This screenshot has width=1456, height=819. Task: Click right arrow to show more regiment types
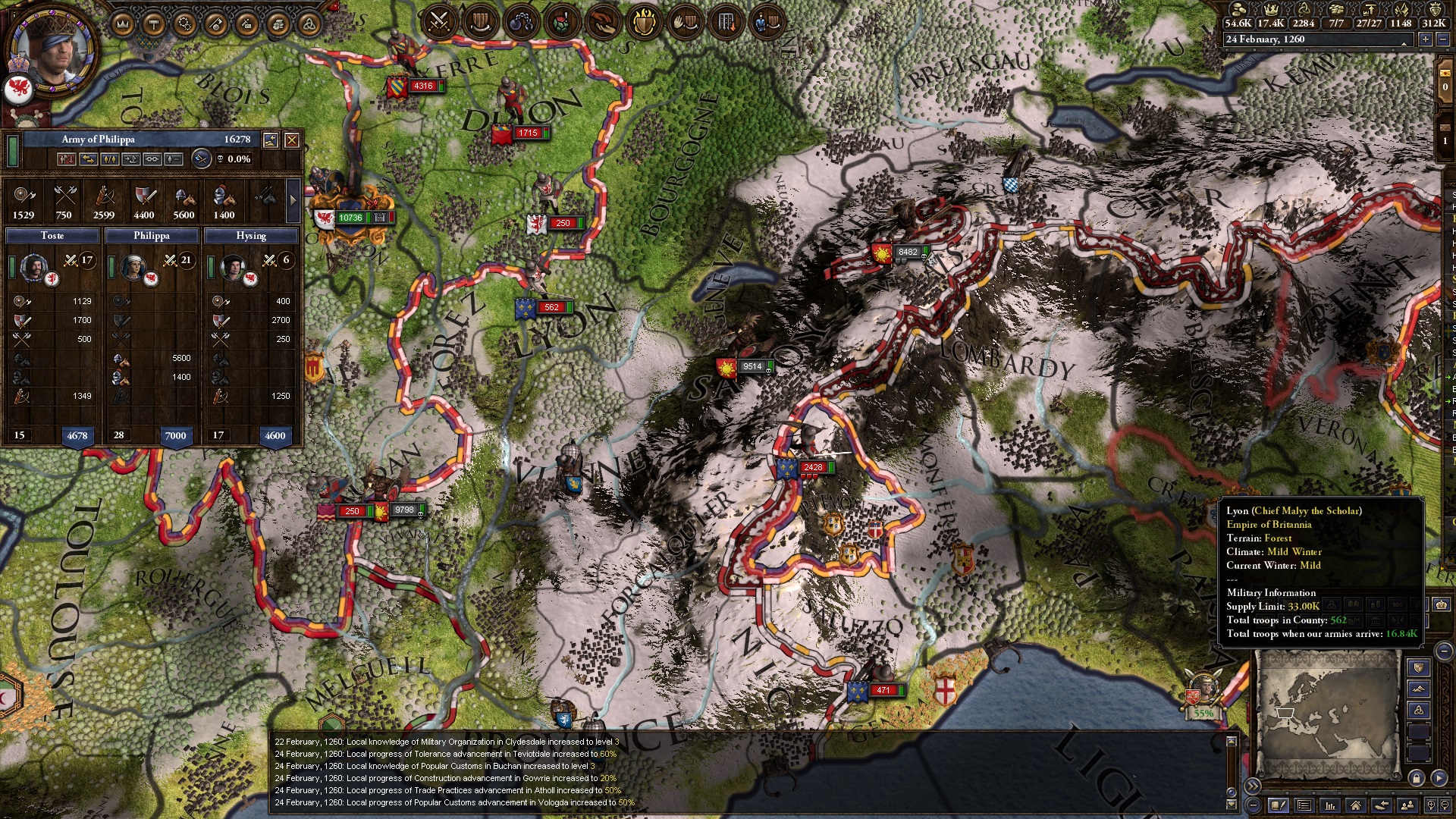click(293, 201)
